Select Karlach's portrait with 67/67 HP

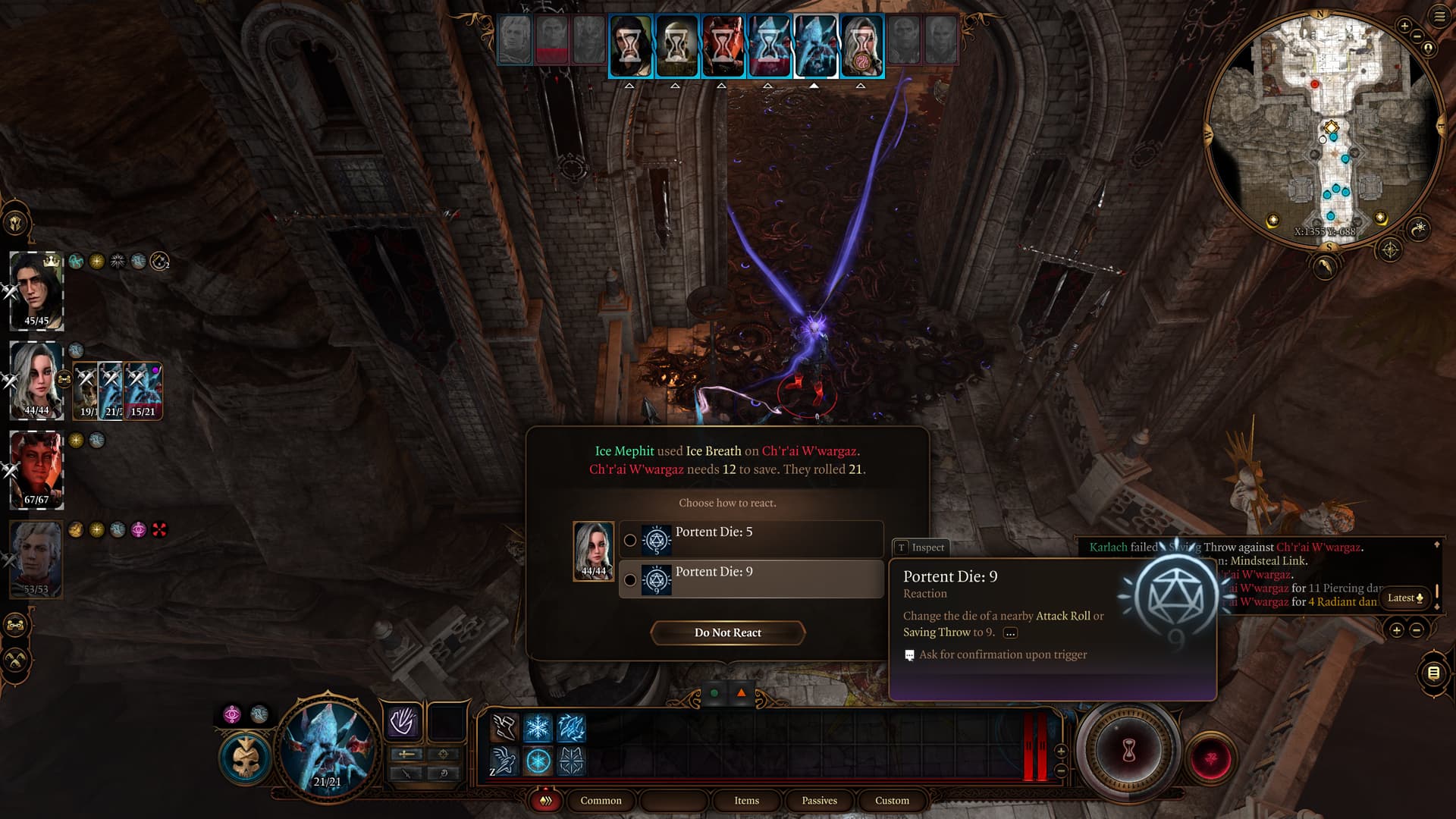[36, 469]
